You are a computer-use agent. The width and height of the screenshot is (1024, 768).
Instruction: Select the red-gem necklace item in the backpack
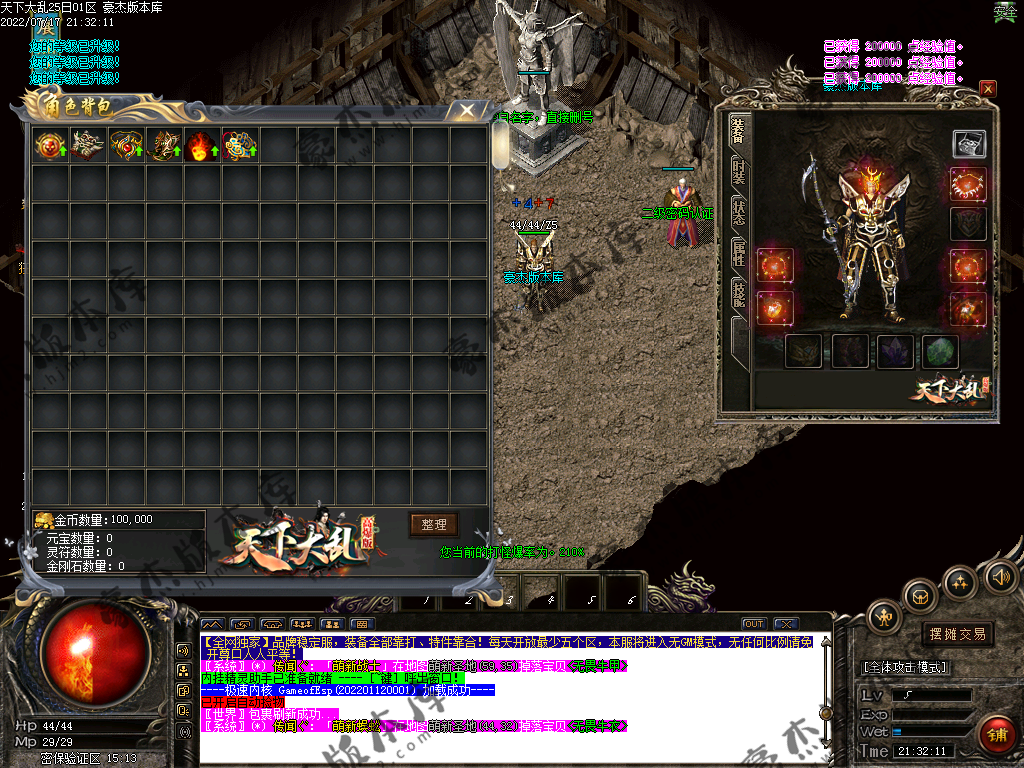[x=126, y=145]
